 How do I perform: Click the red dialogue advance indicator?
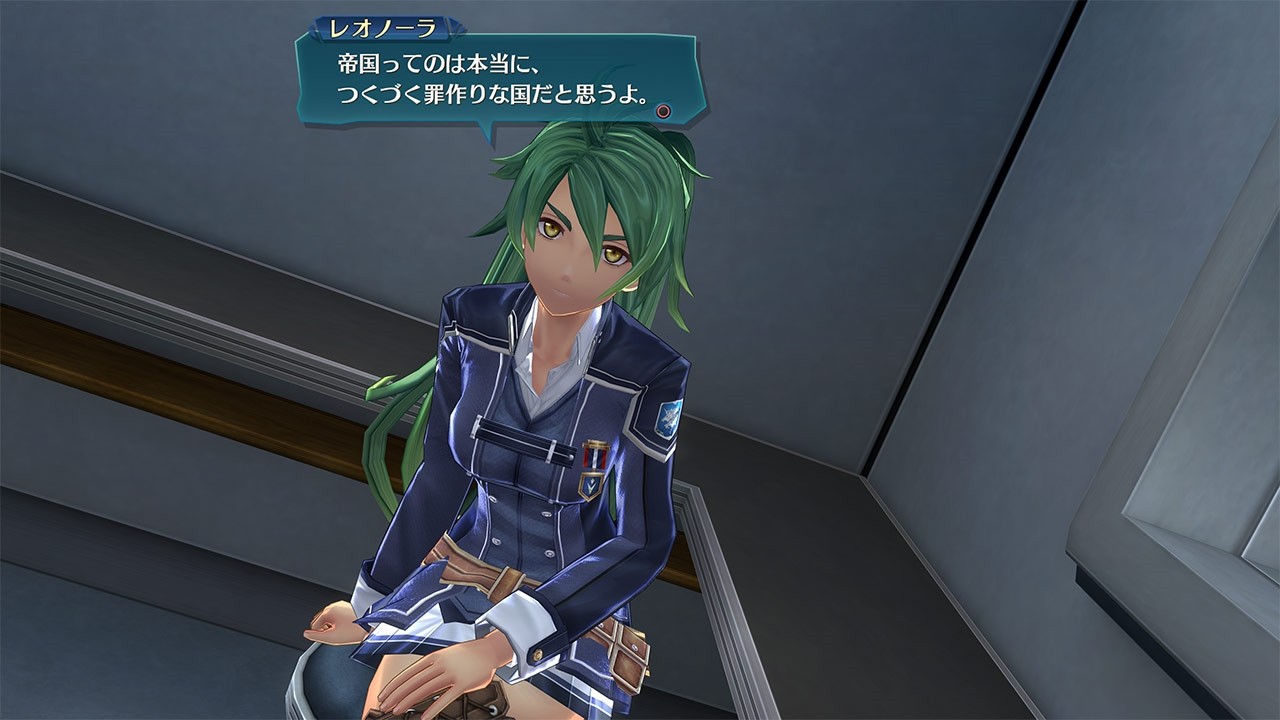click(661, 110)
